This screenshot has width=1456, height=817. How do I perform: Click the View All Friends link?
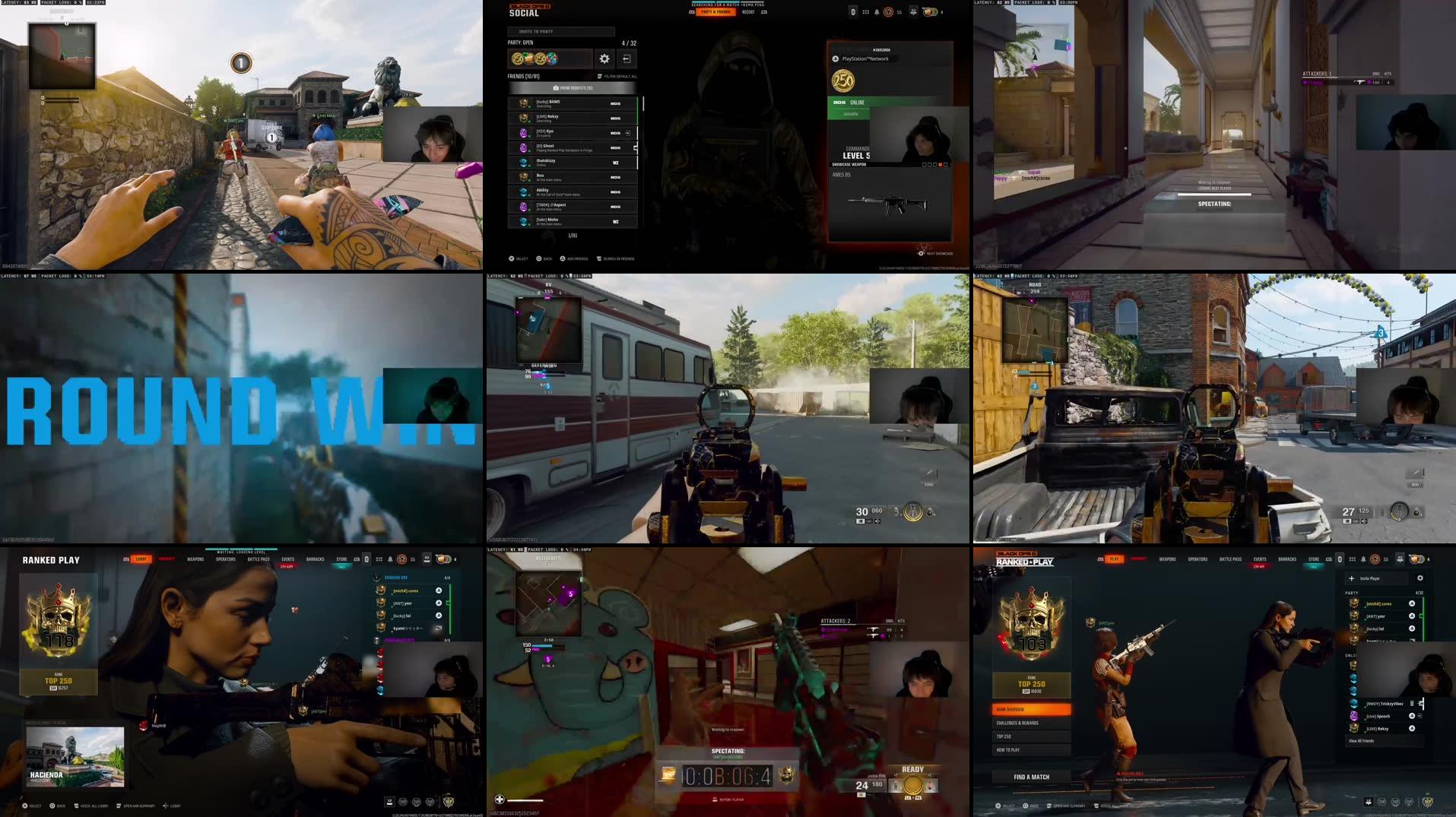[x=1362, y=741]
